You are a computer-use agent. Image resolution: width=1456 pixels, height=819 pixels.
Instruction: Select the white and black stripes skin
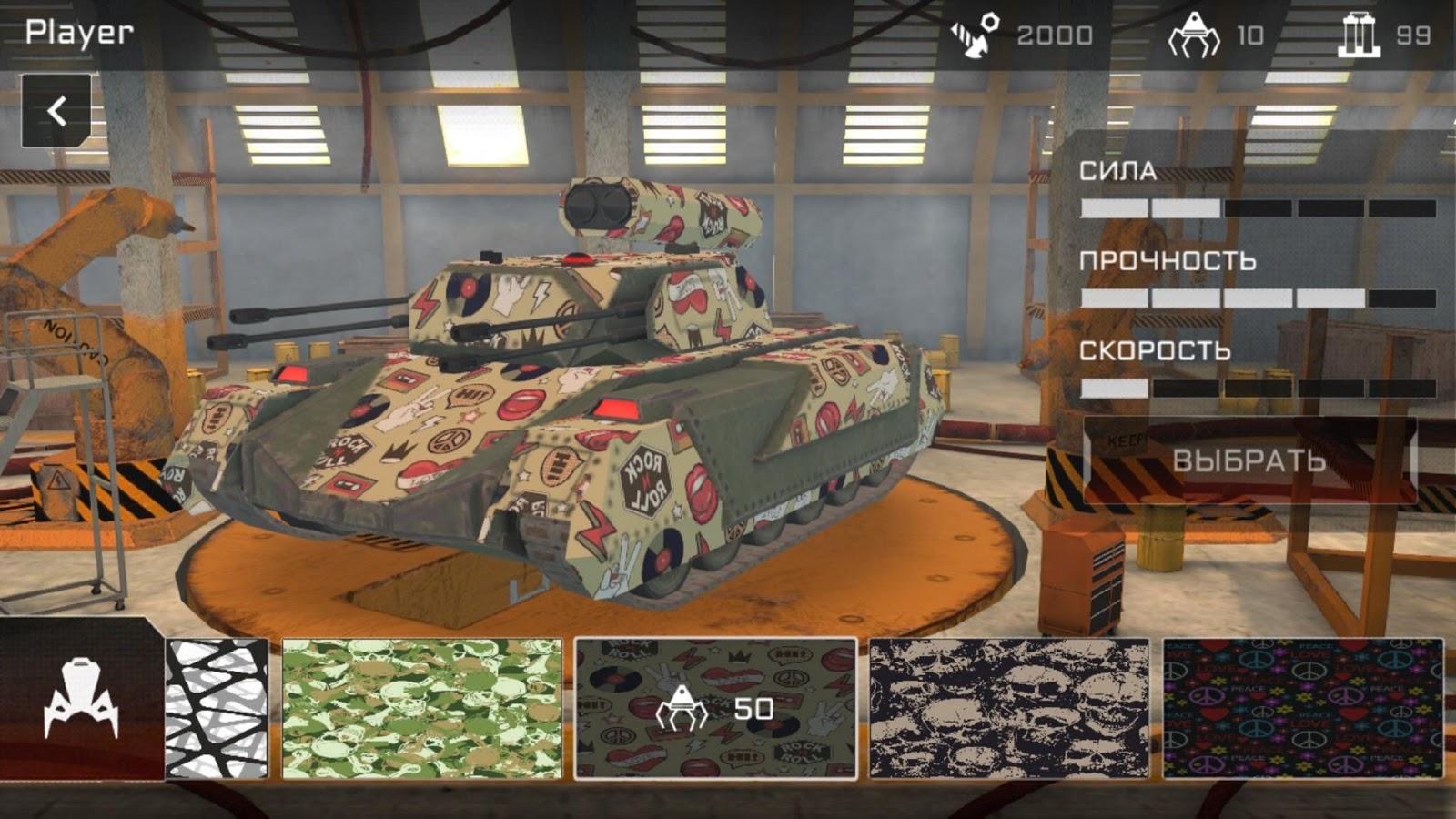[217, 709]
